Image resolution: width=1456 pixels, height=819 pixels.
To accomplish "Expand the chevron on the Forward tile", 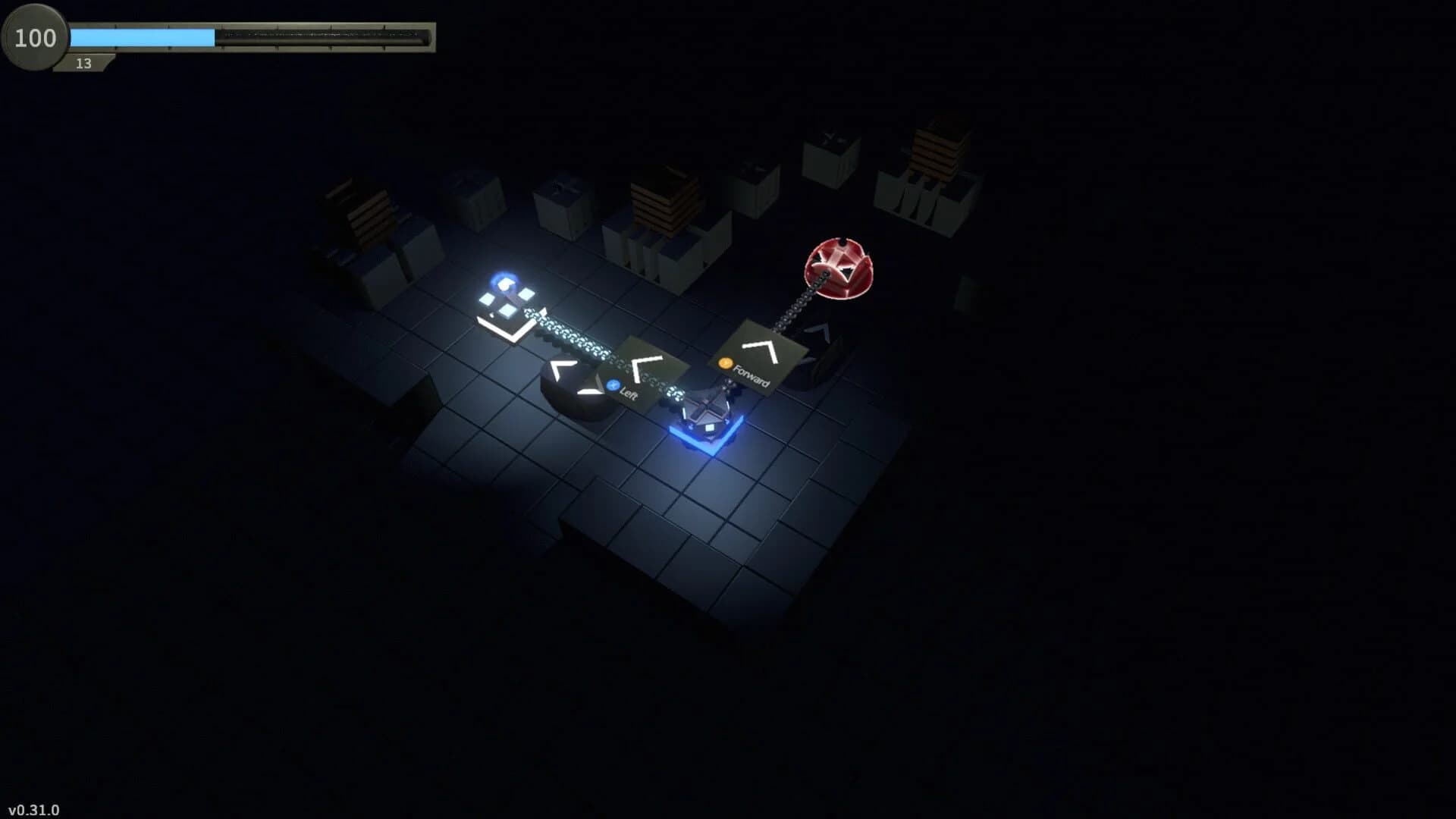I will click(760, 350).
